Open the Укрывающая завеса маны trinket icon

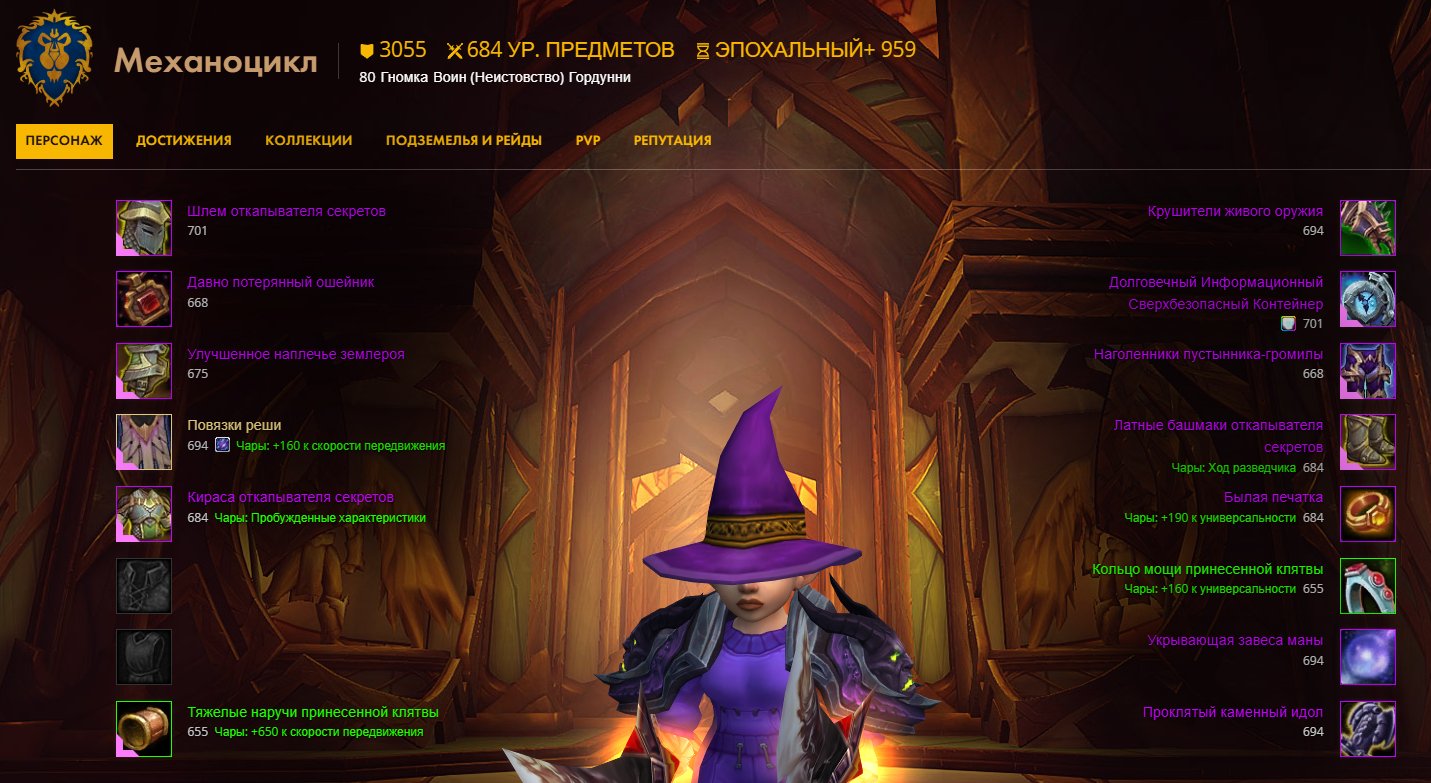(x=1368, y=656)
